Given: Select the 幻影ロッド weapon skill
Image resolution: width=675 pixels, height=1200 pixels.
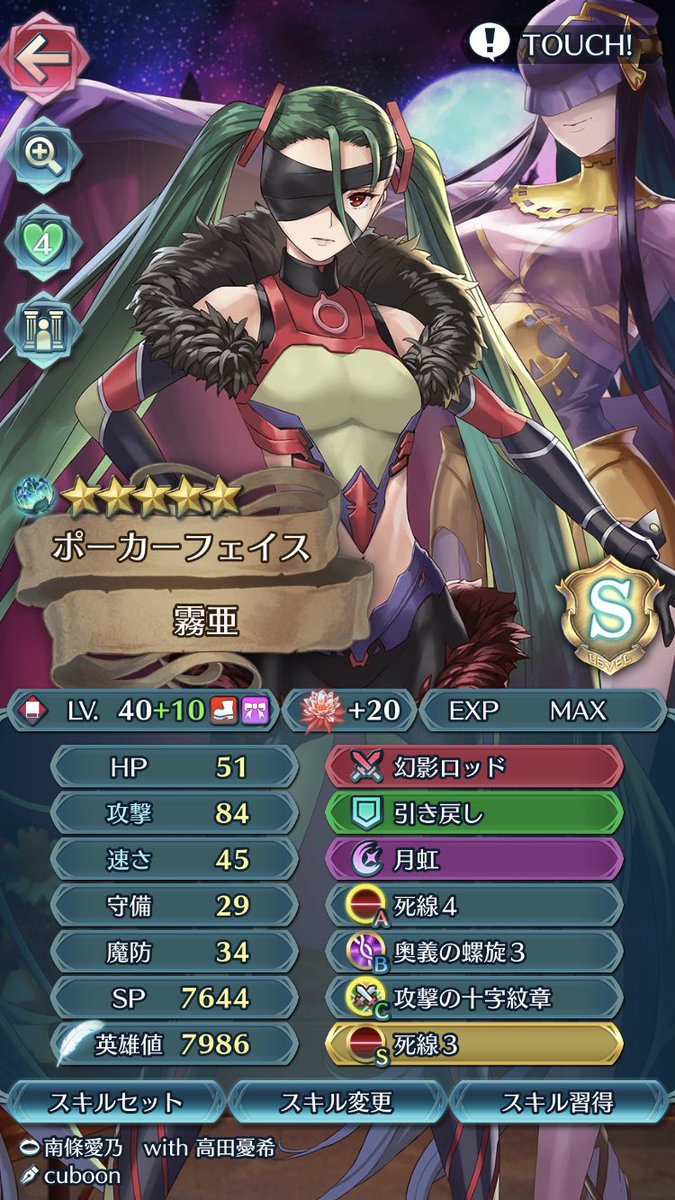Looking at the screenshot, I should tap(475, 766).
